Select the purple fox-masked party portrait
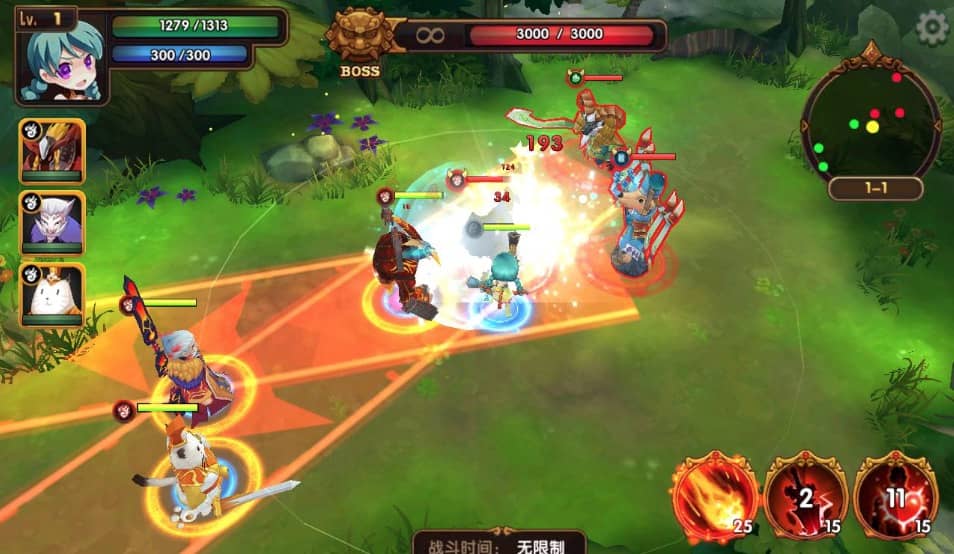This screenshot has width=954, height=554. [53, 223]
